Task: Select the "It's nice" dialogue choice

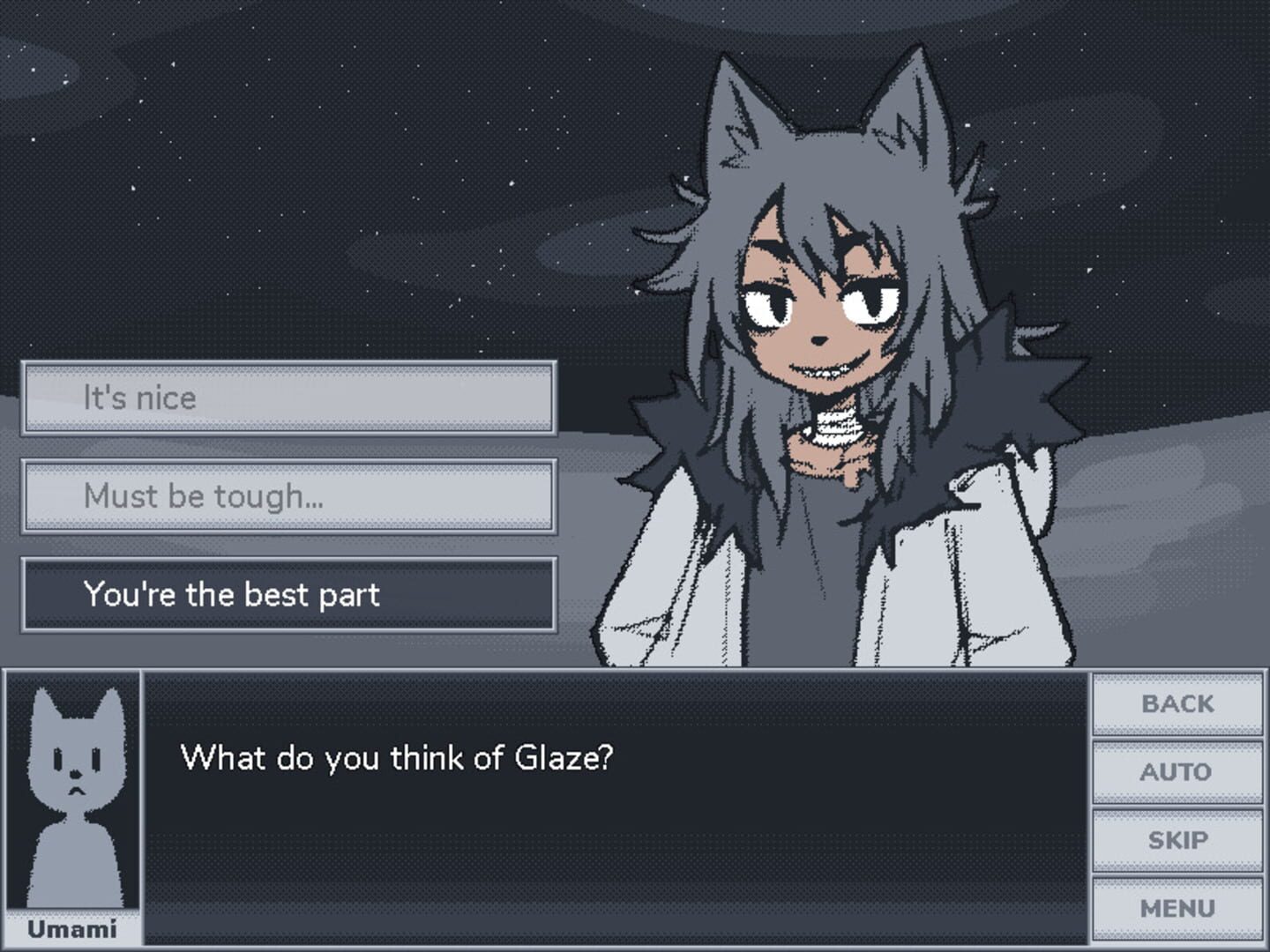Action: [289, 398]
